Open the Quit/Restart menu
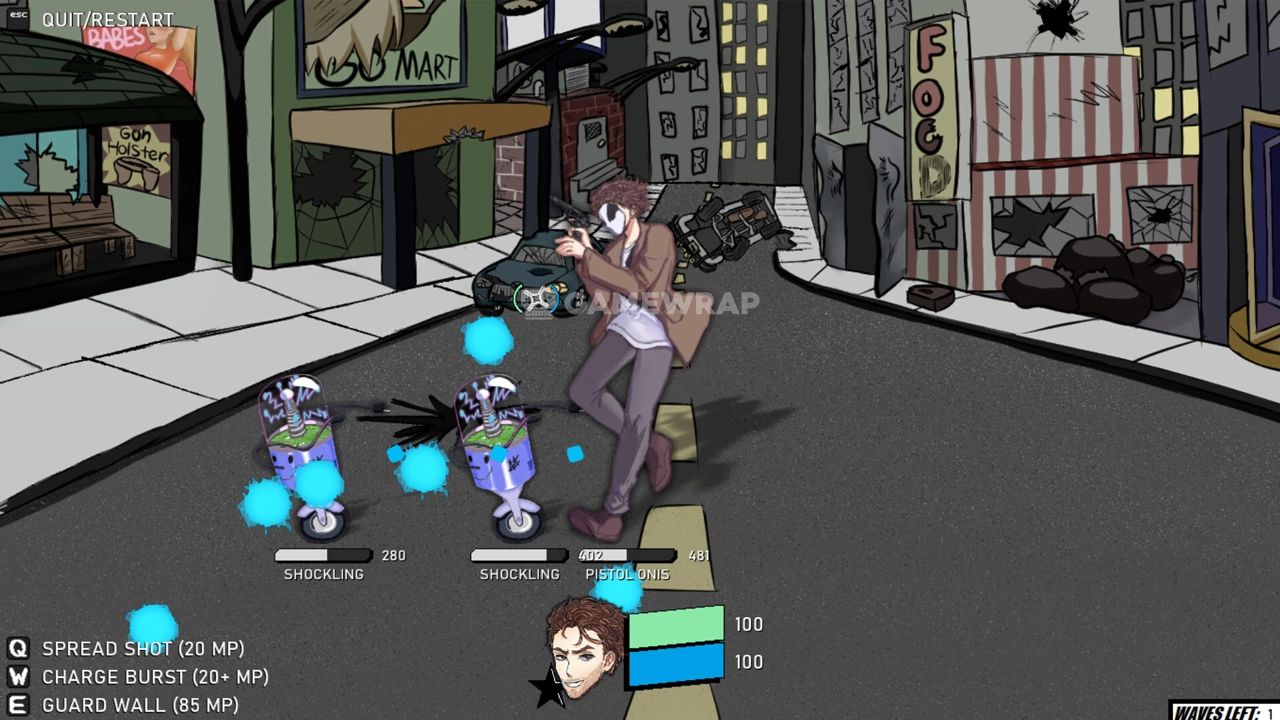The image size is (1280, 720). point(107,19)
